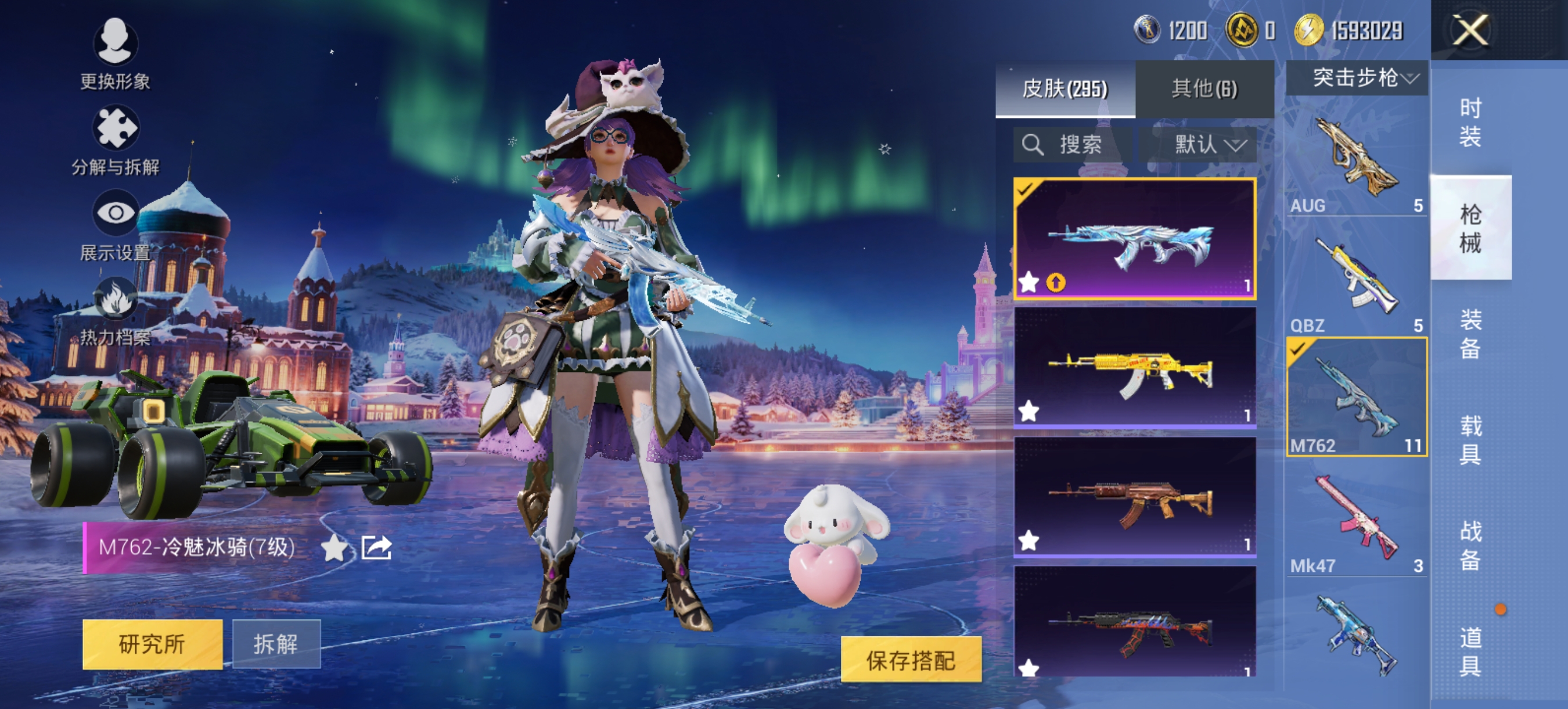Click the 拆解 dismantle button
Screen dimensions: 1568x709
tap(276, 644)
